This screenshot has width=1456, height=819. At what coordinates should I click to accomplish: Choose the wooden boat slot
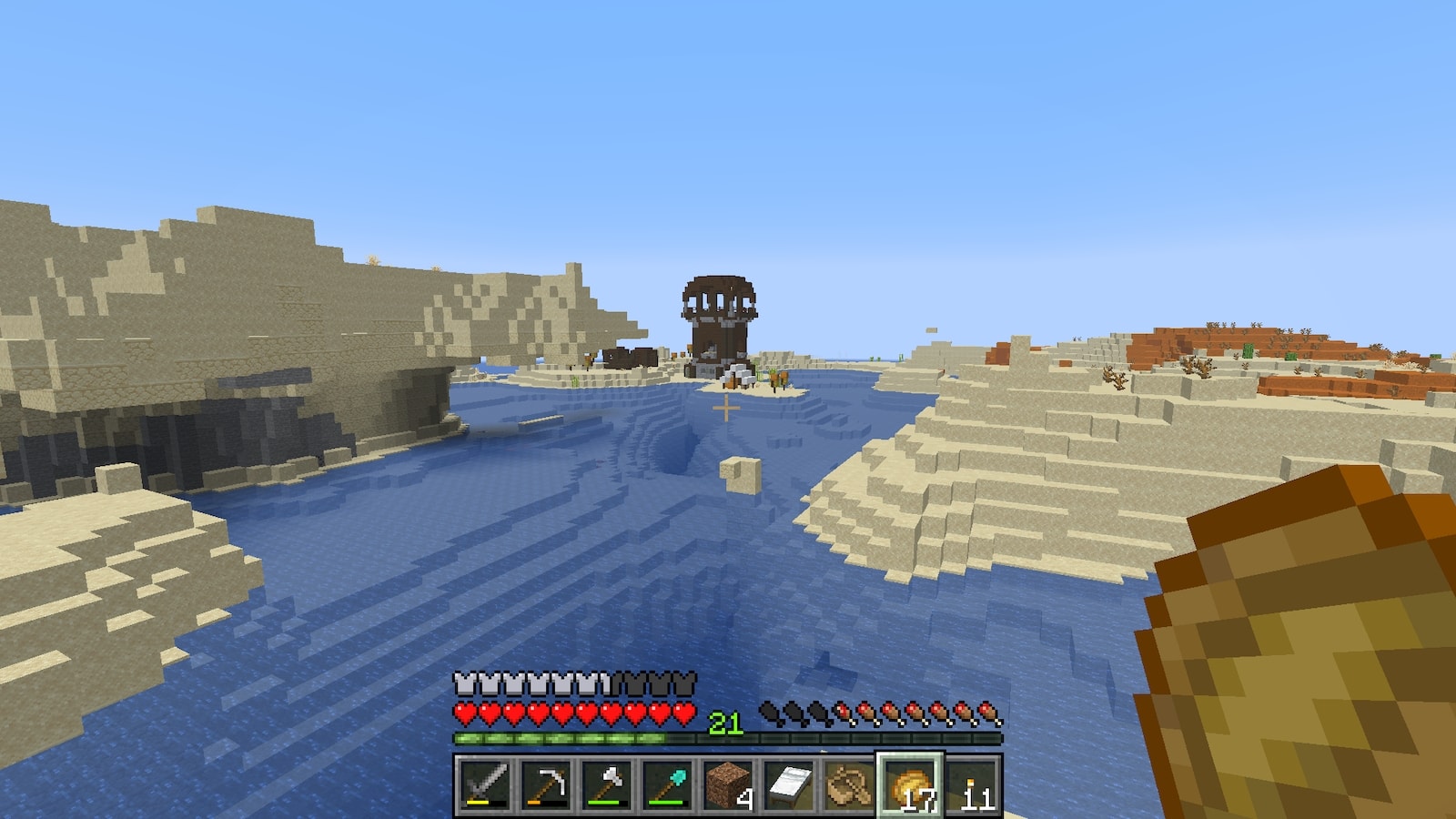pos(850,784)
